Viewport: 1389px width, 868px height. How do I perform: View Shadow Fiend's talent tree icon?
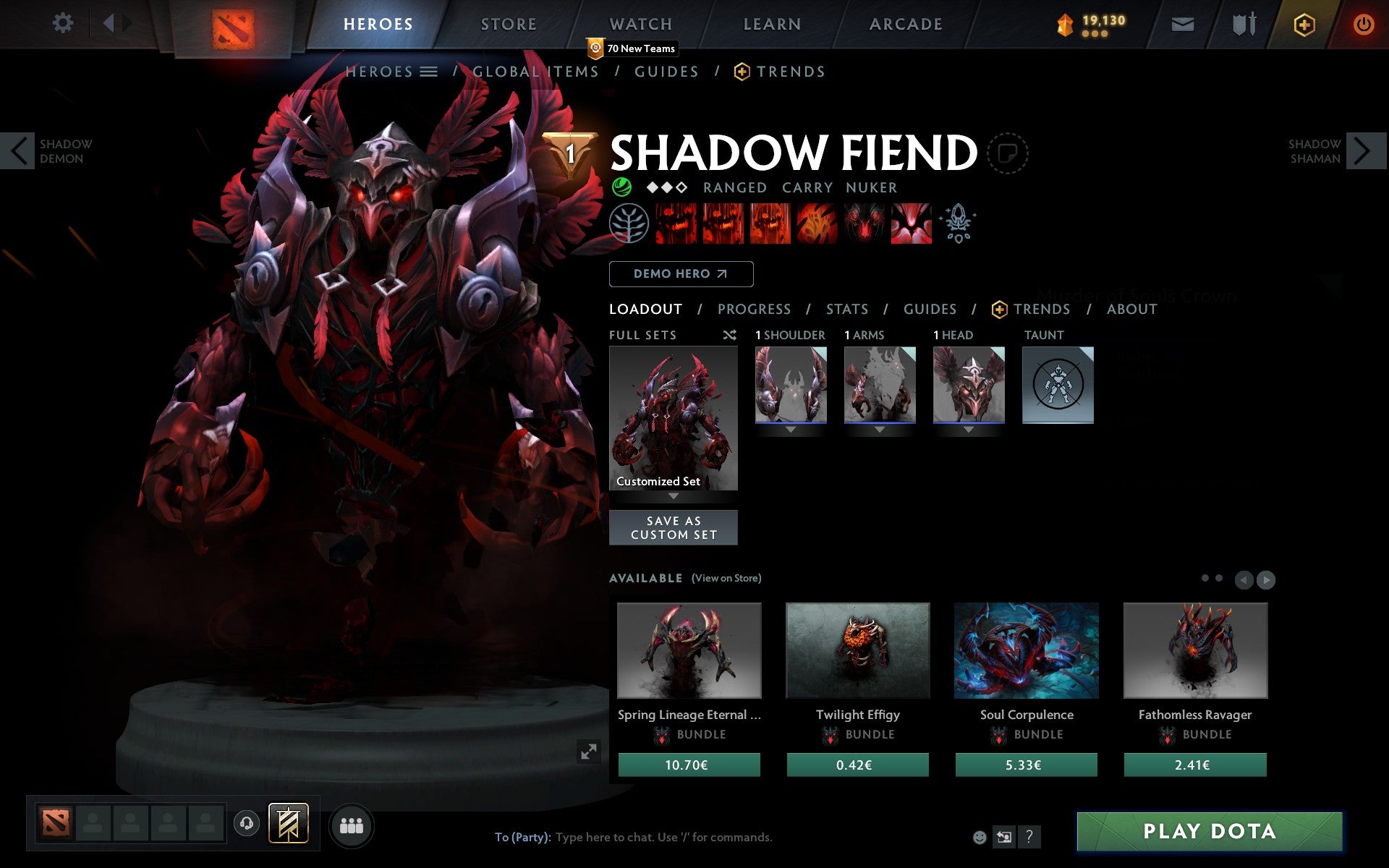pyautogui.click(x=629, y=224)
